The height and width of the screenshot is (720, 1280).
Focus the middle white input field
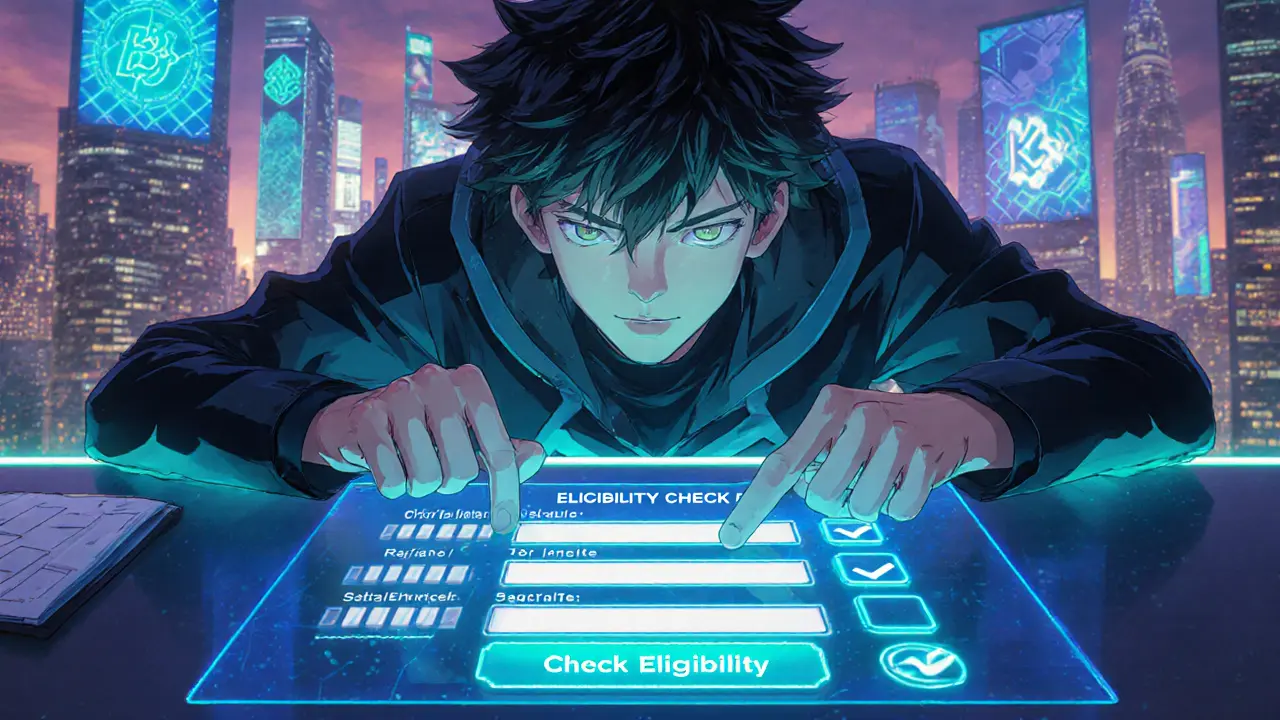tap(656, 573)
